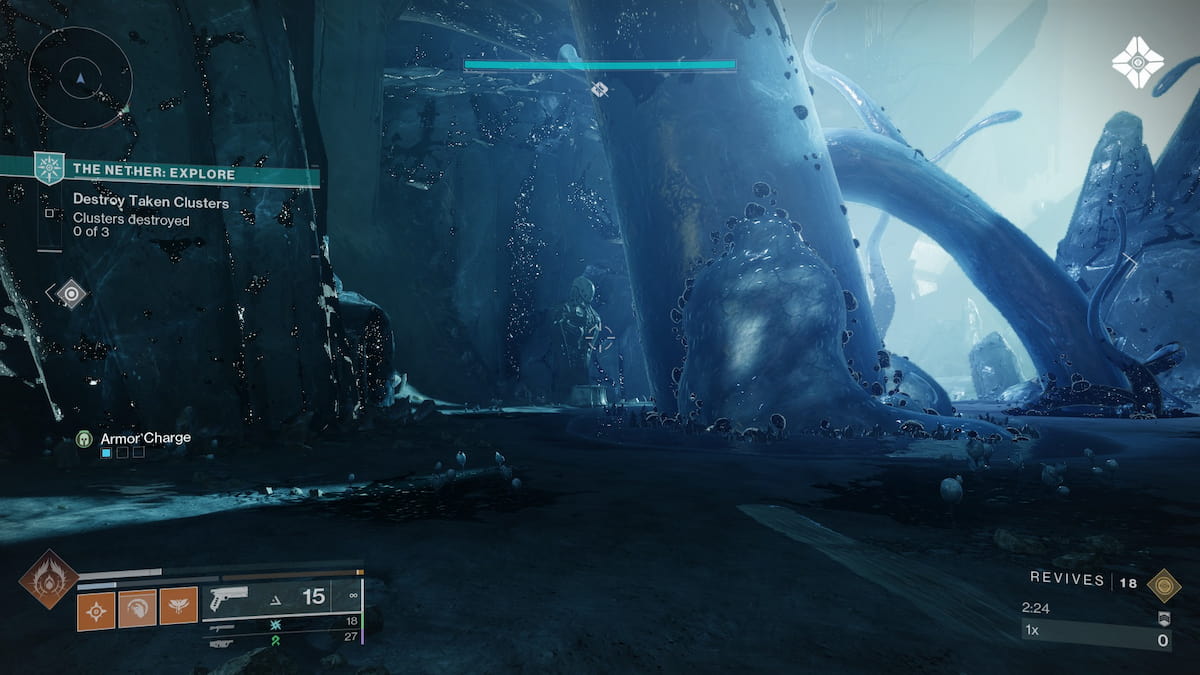Trigger the fist melee ability icon
This screenshot has width=1200, height=675.
(x=137, y=607)
